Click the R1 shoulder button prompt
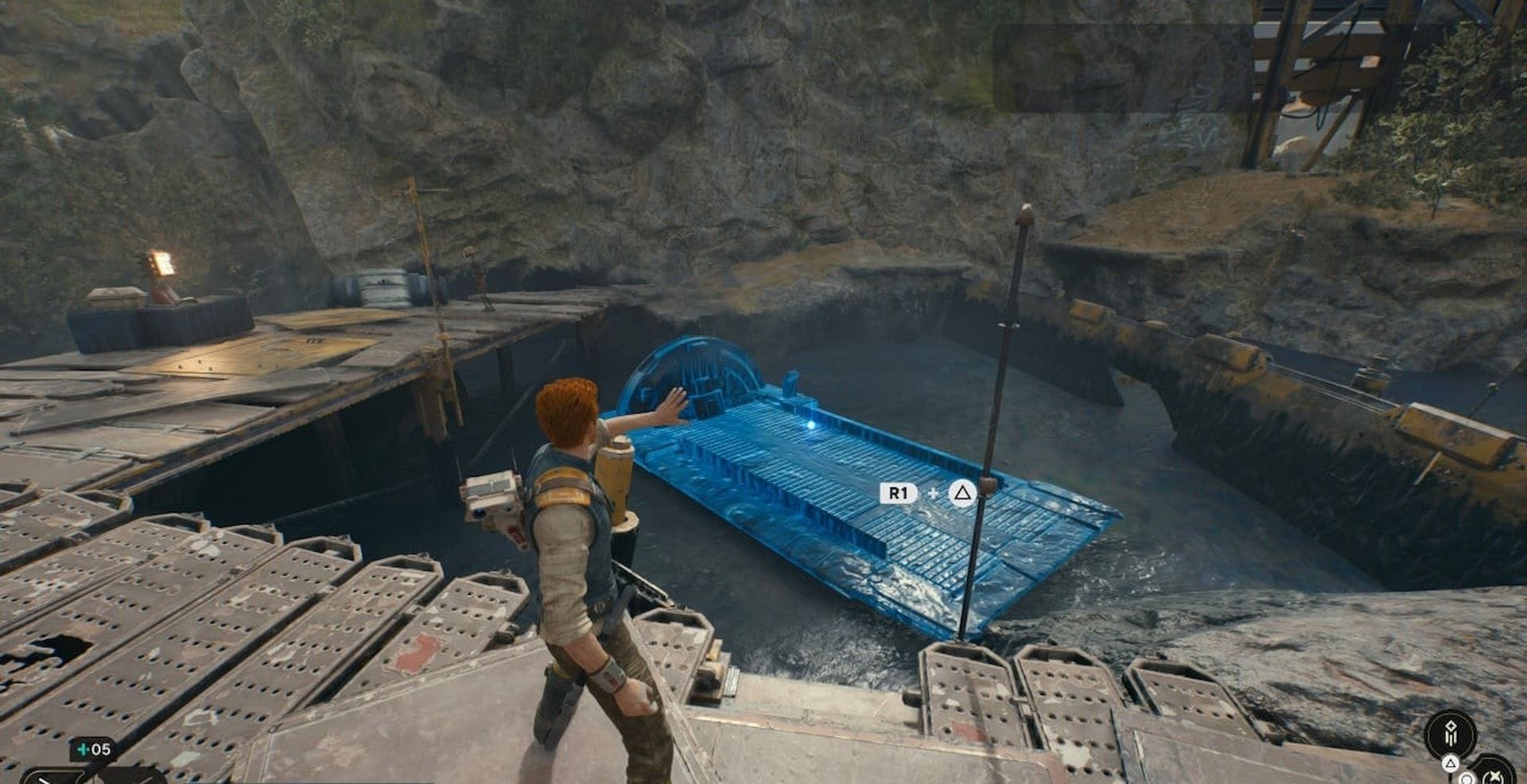The width and height of the screenshot is (1527, 784). point(897,493)
